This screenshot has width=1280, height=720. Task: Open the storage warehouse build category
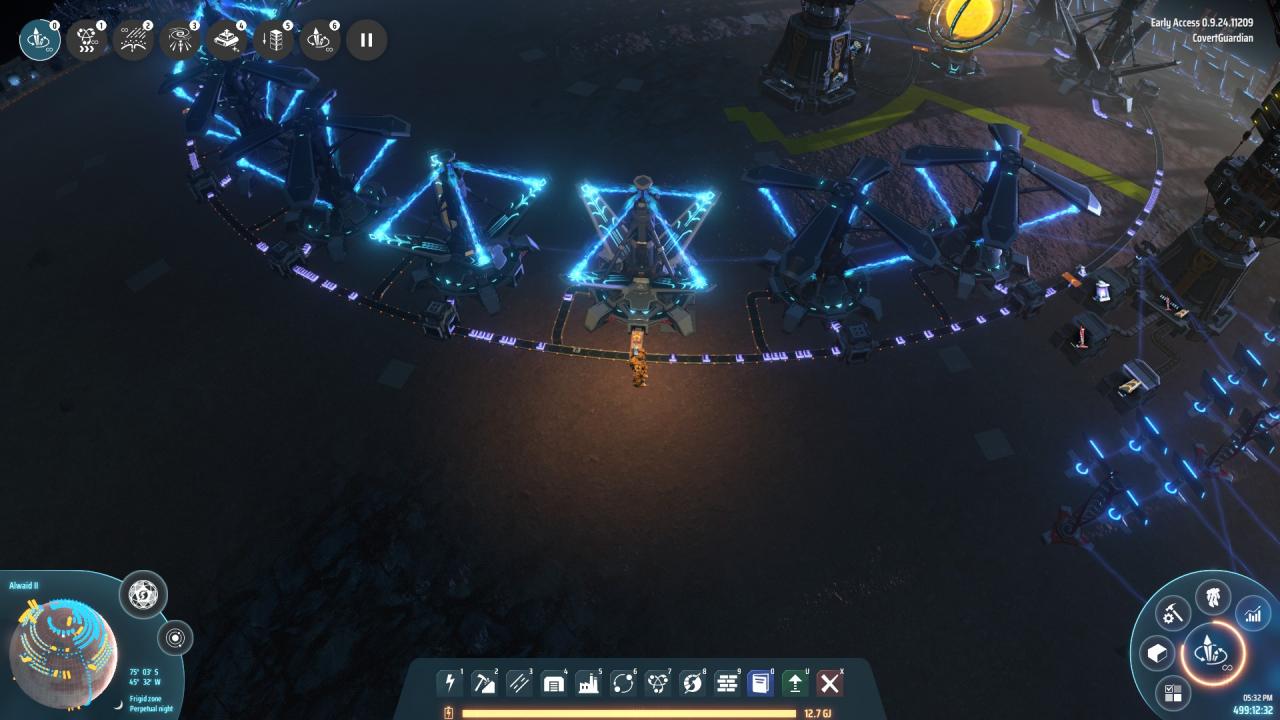point(553,683)
